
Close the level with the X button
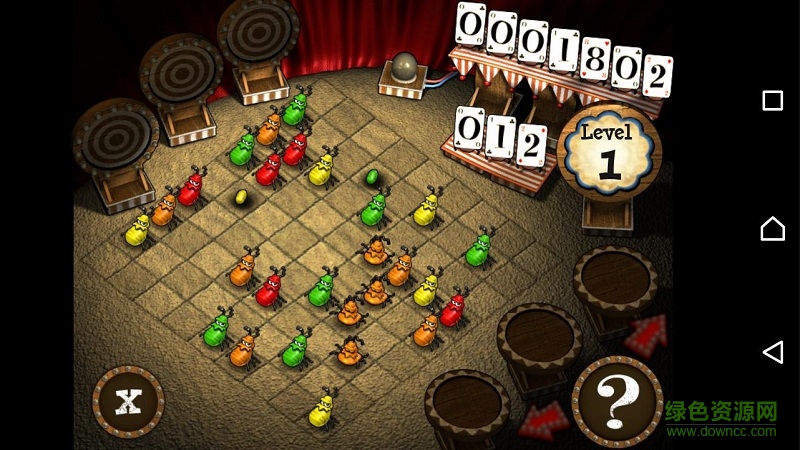[128, 402]
